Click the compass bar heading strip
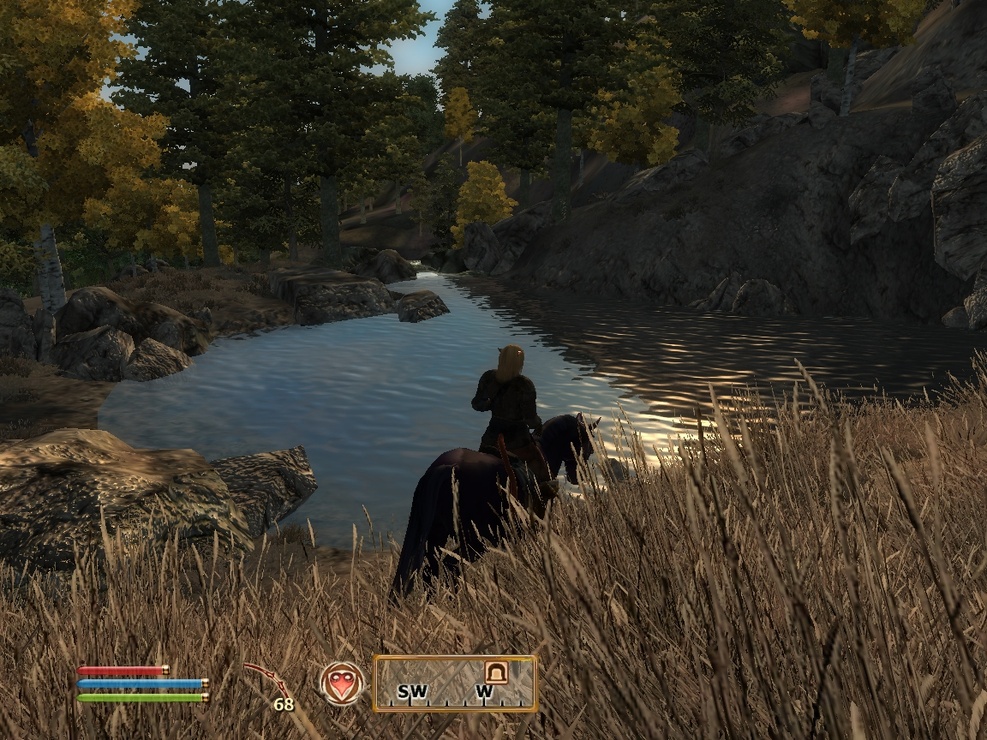Image resolution: width=987 pixels, height=740 pixels. click(x=455, y=684)
